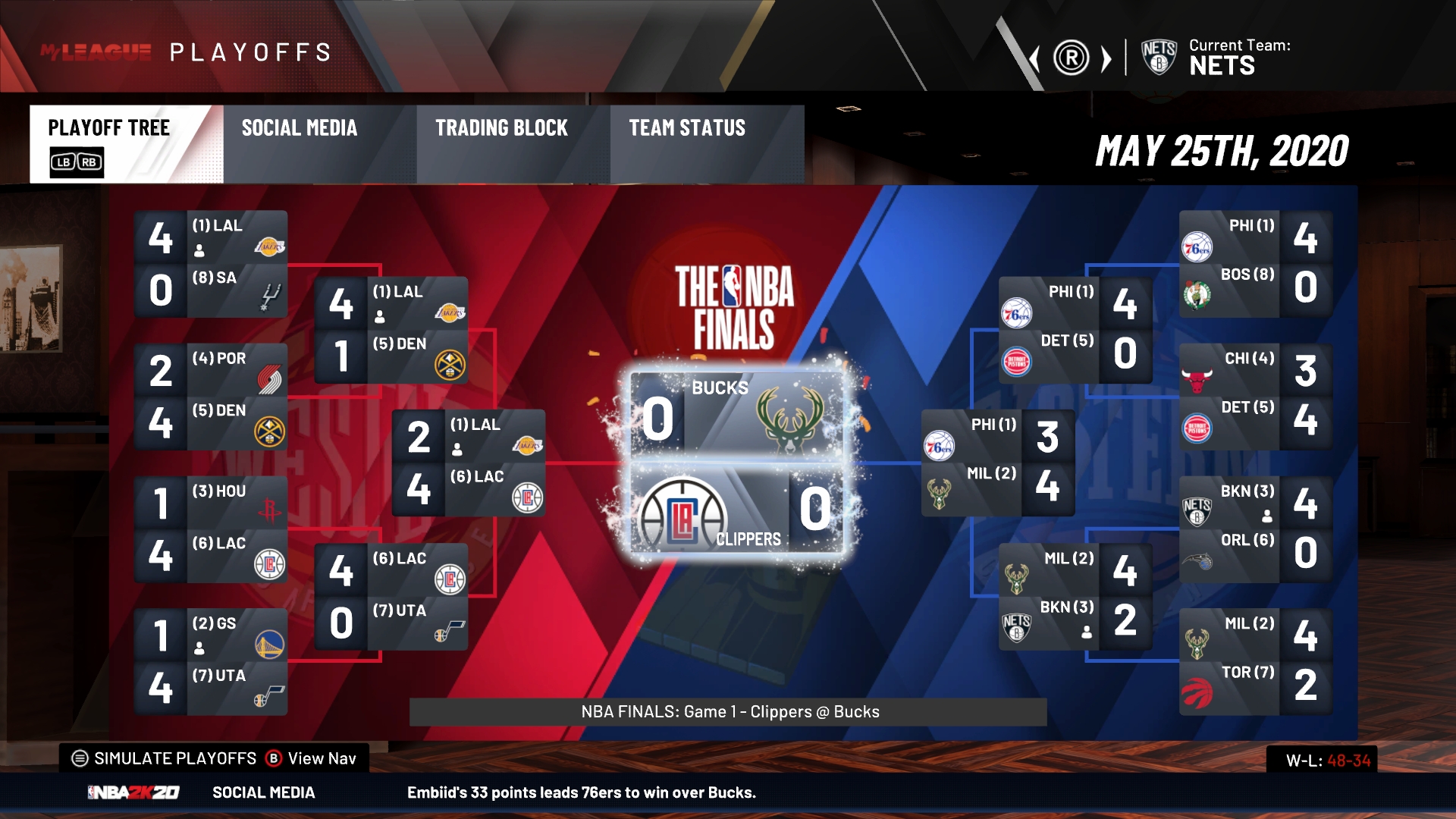View the 76ers vs Bucks conference finals
Screen dimensions: 1456x819
(x=998, y=463)
